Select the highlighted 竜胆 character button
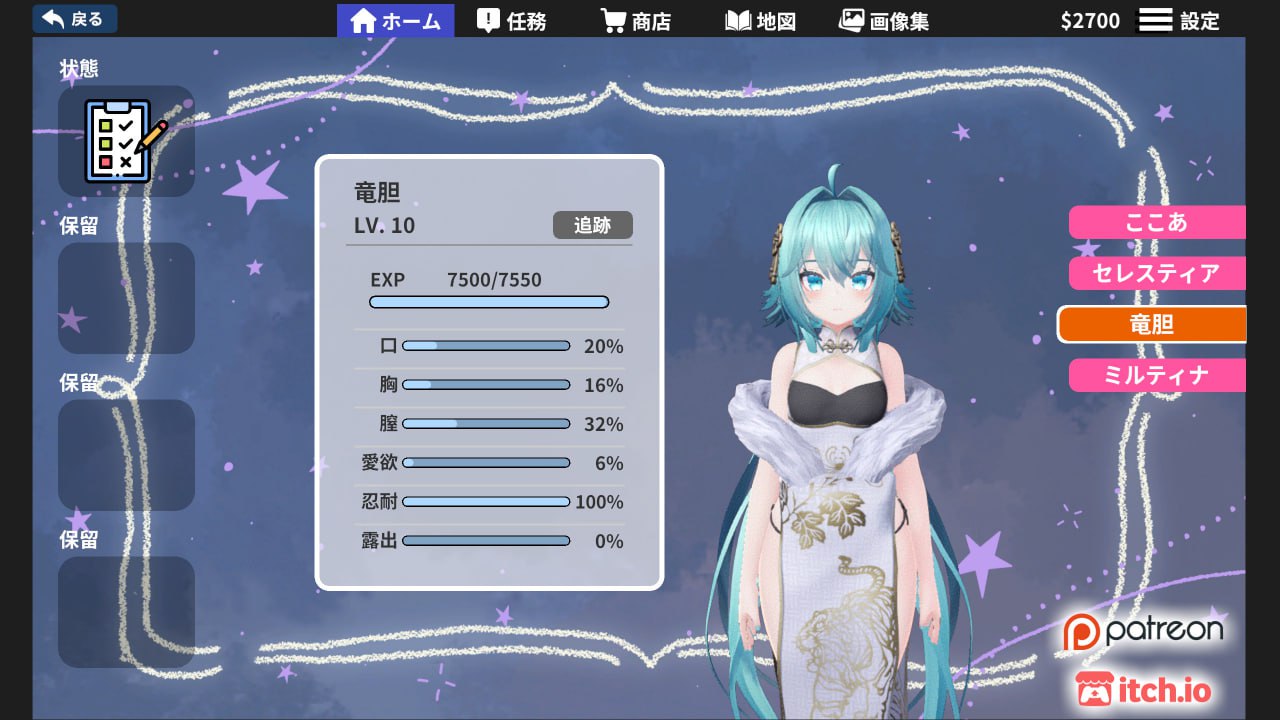The height and width of the screenshot is (720, 1280). pos(1152,324)
